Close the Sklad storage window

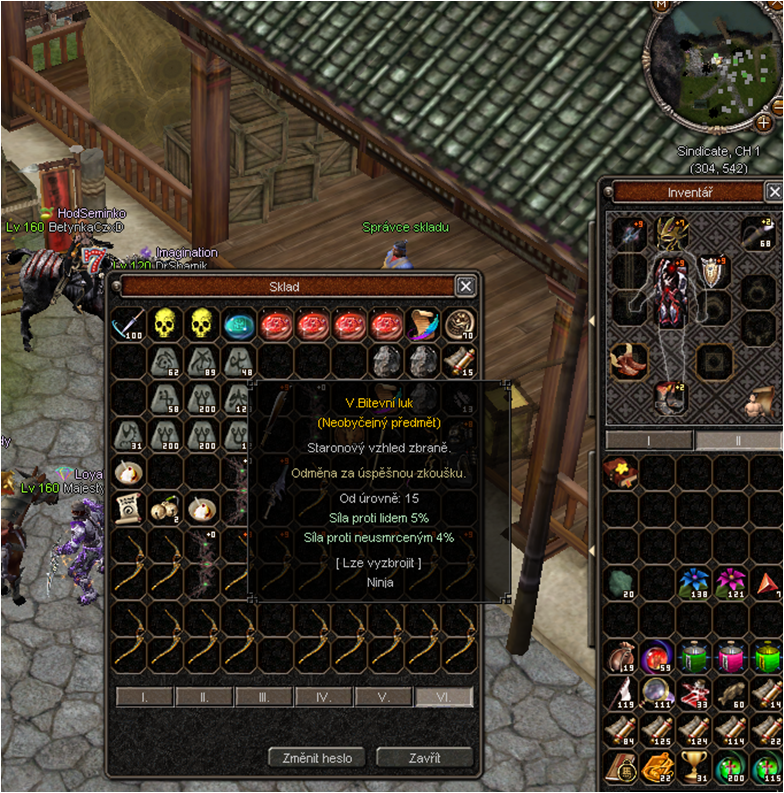[x=465, y=286]
